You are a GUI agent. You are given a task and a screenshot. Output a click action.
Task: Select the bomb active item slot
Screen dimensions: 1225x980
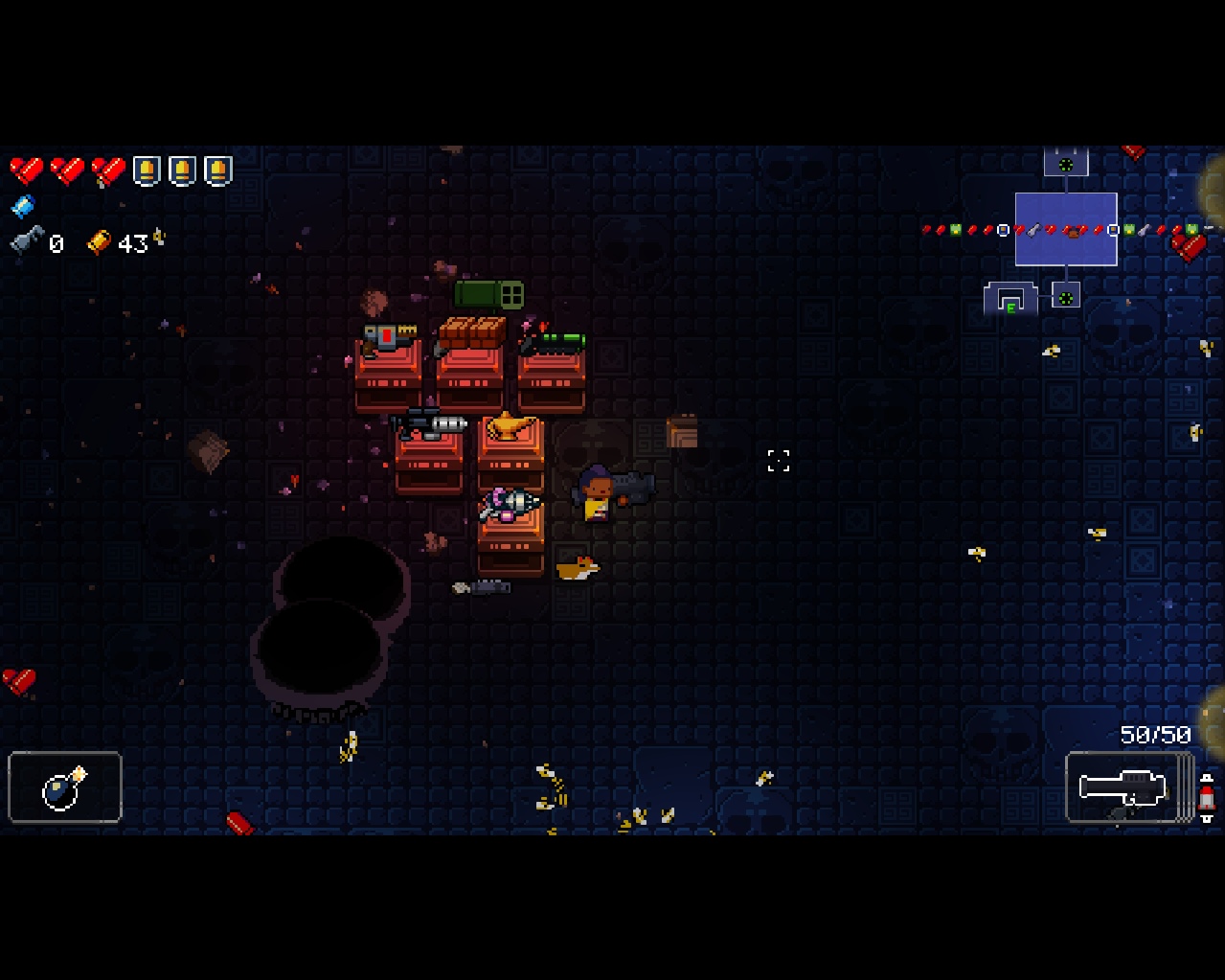[x=65, y=787]
